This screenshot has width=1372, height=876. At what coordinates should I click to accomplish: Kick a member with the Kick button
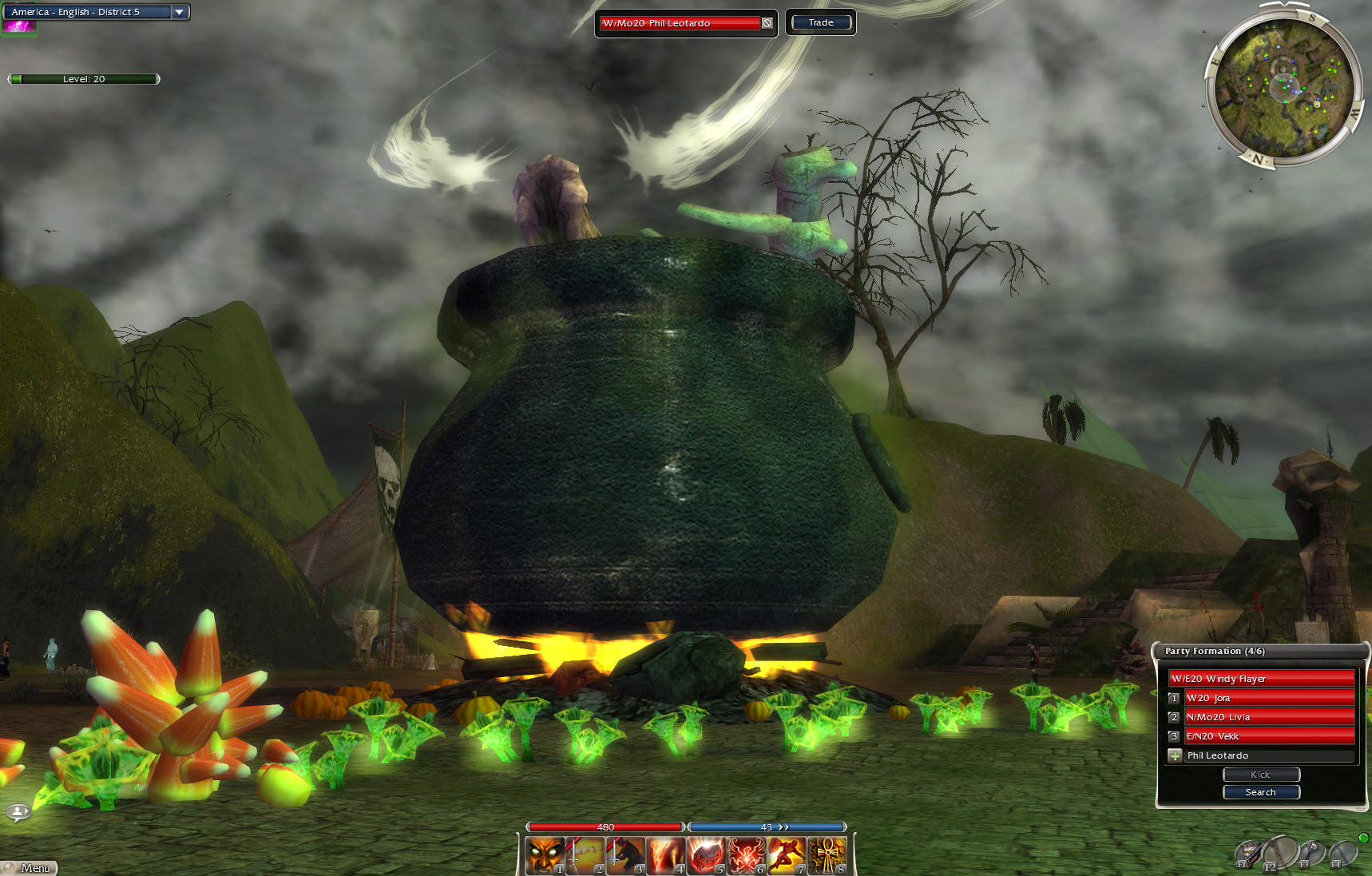pos(1261,775)
